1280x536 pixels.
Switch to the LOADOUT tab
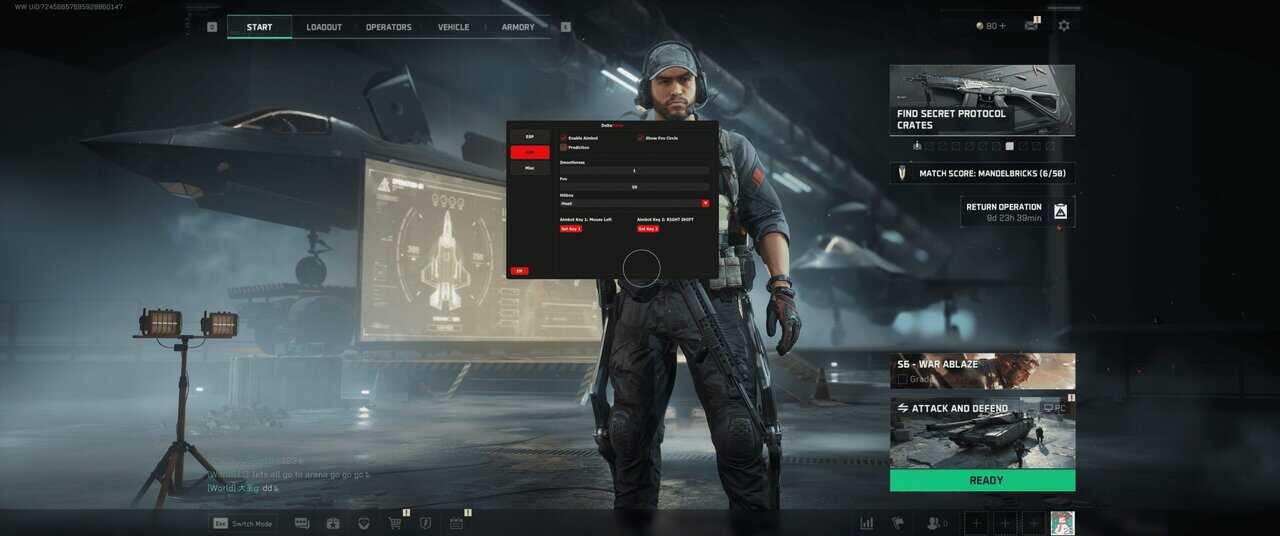click(x=324, y=27)
